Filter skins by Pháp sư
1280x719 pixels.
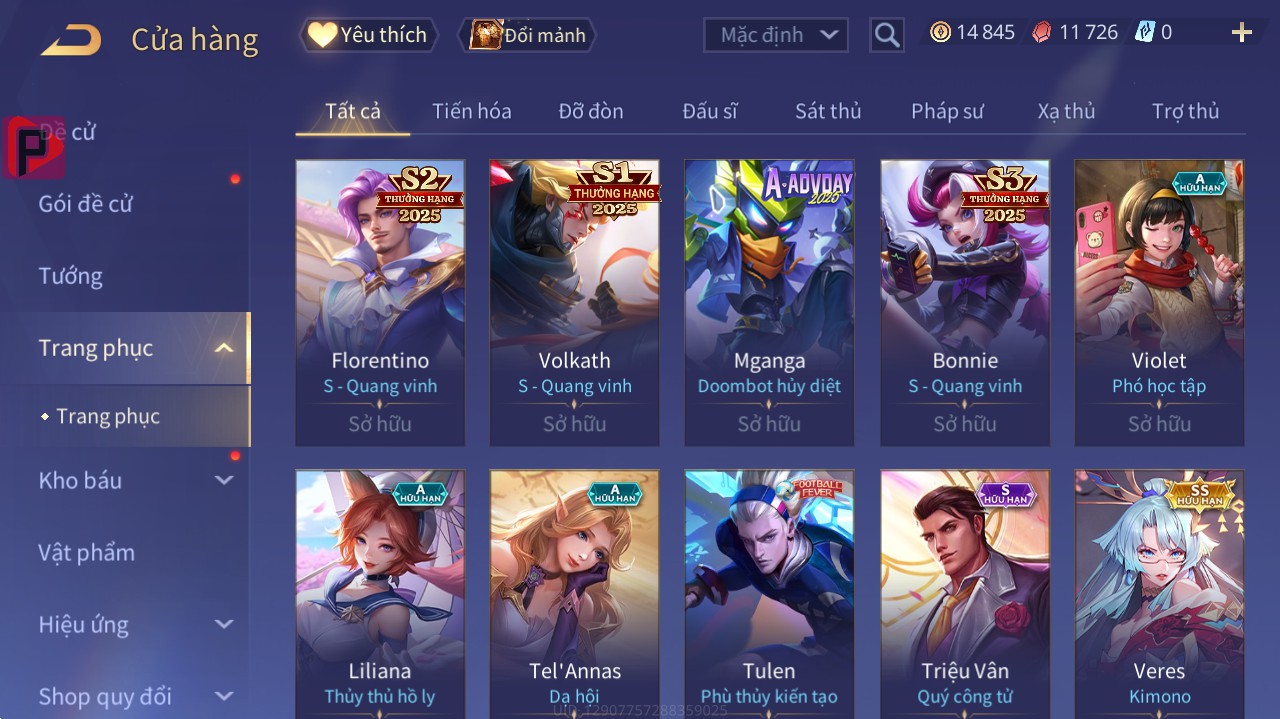[x=947, y=111]
